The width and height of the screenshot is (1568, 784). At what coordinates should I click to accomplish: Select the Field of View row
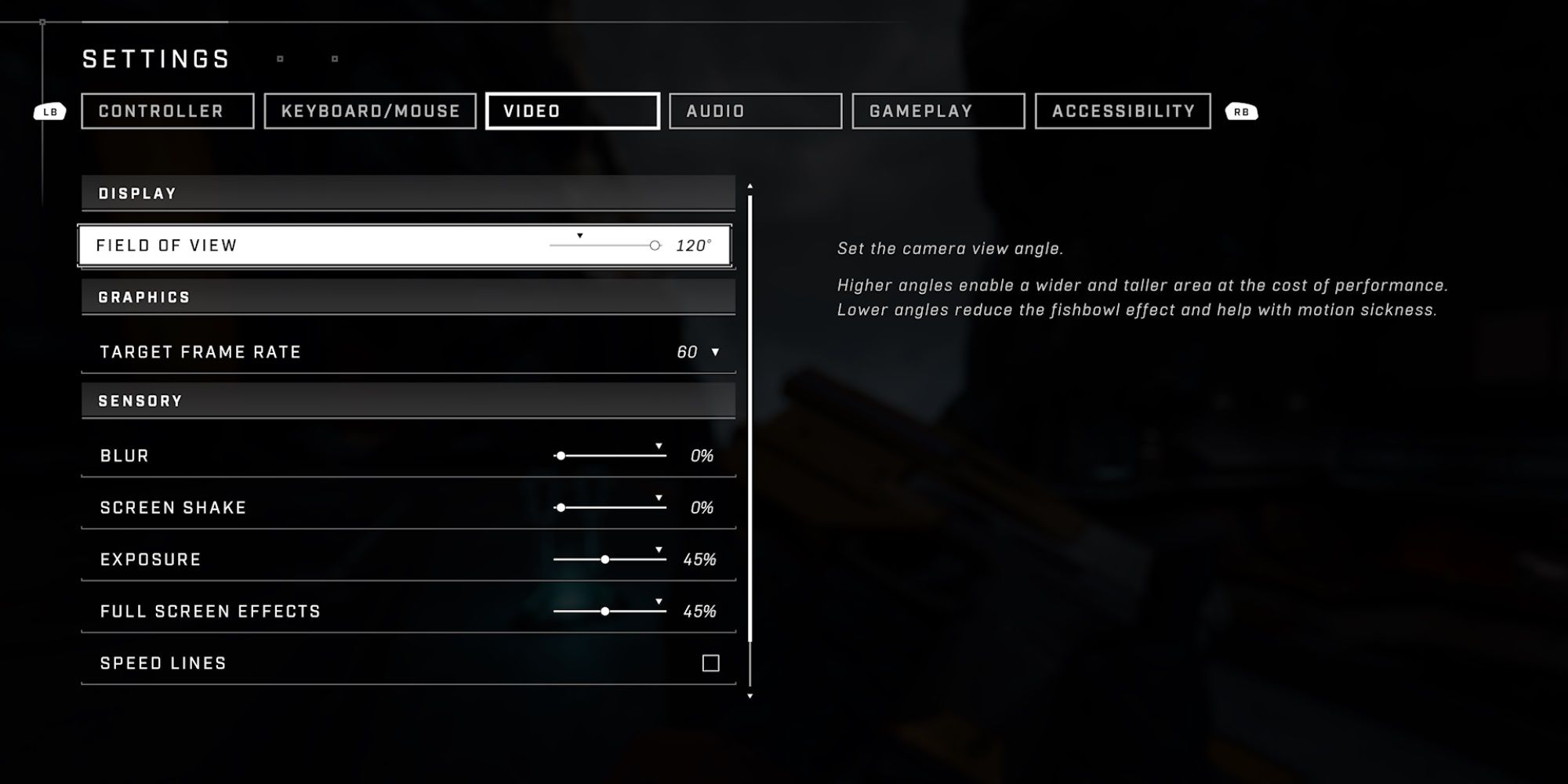click(x=314, y=245)
